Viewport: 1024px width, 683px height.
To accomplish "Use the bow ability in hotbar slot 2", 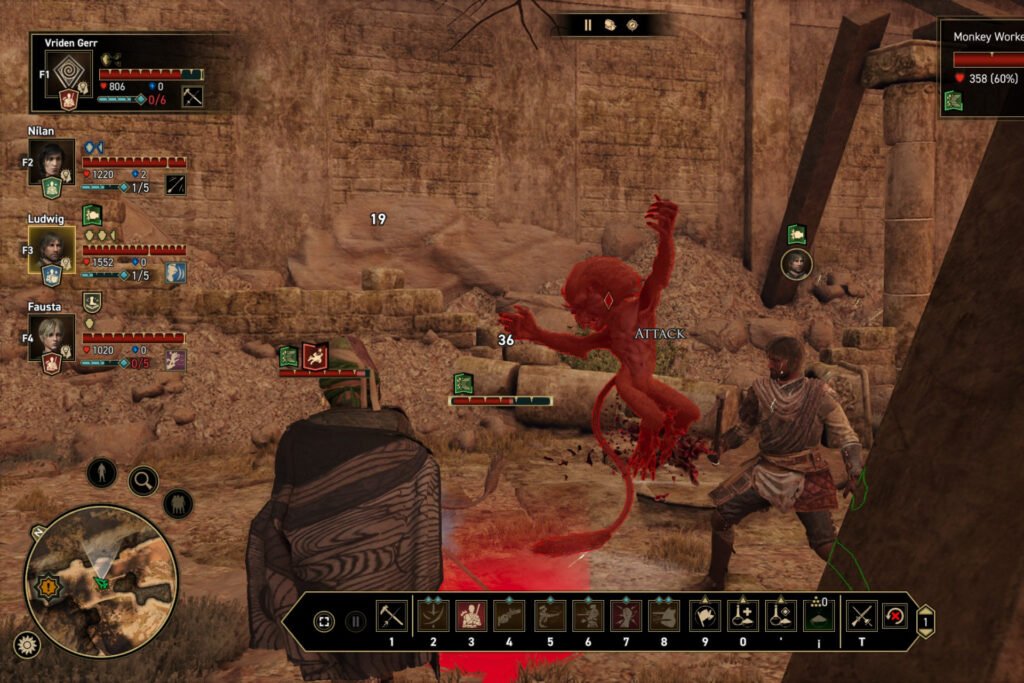I will point(433,616).
